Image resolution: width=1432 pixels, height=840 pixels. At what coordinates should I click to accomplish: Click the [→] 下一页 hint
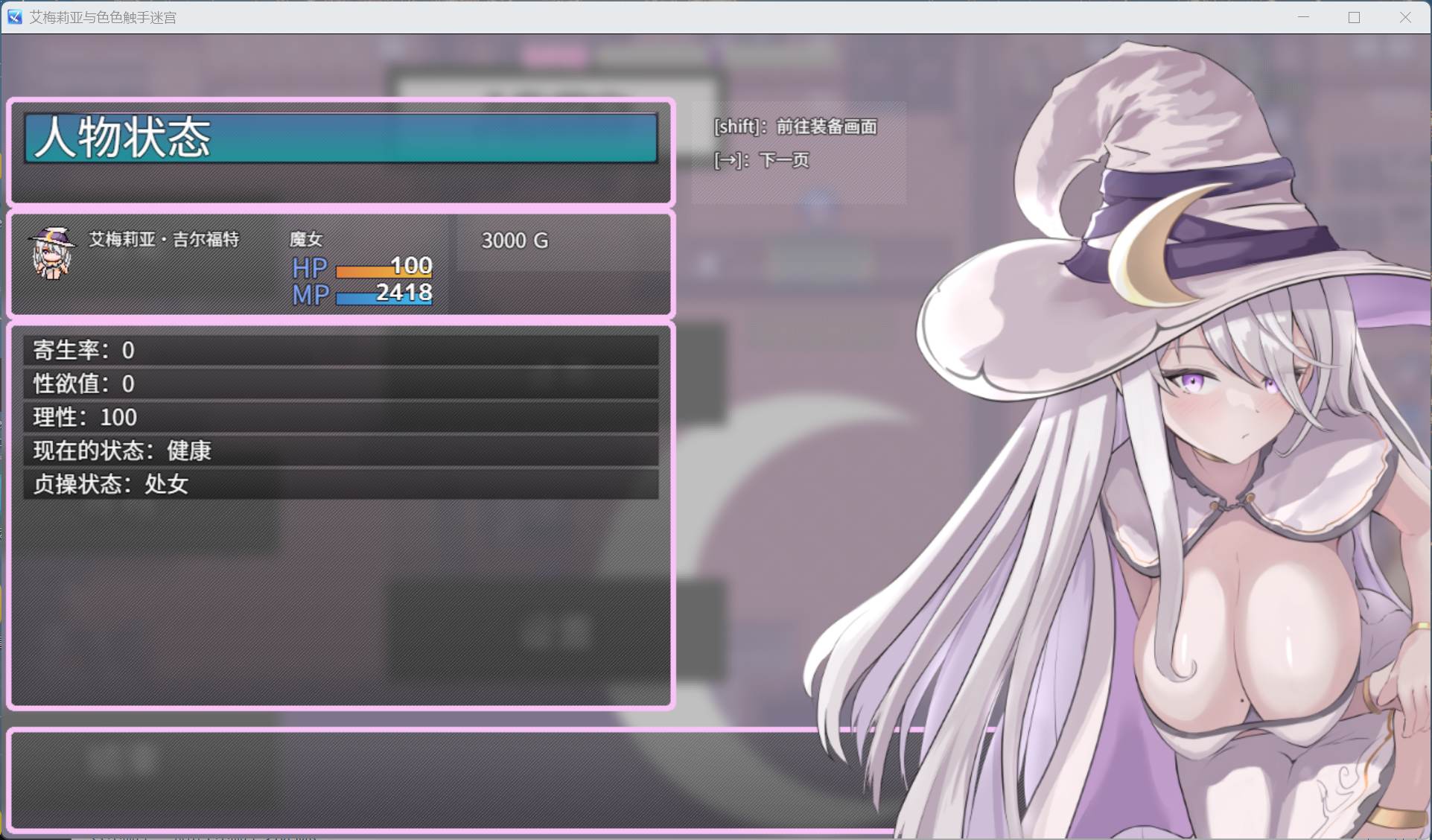coord(762,160)
